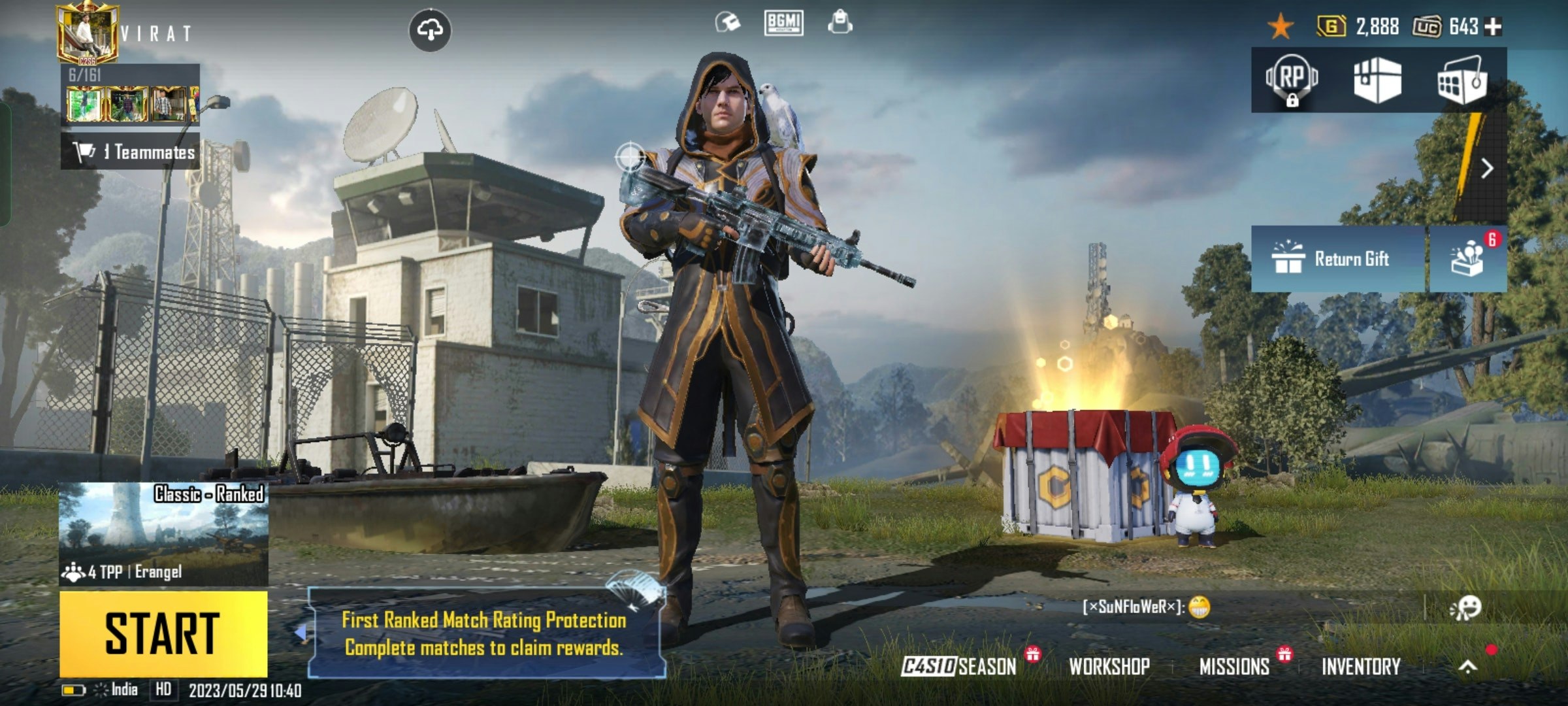Click the cloud download icon
This screenshot has height=706, width=1568.
(x=429, y=30)
